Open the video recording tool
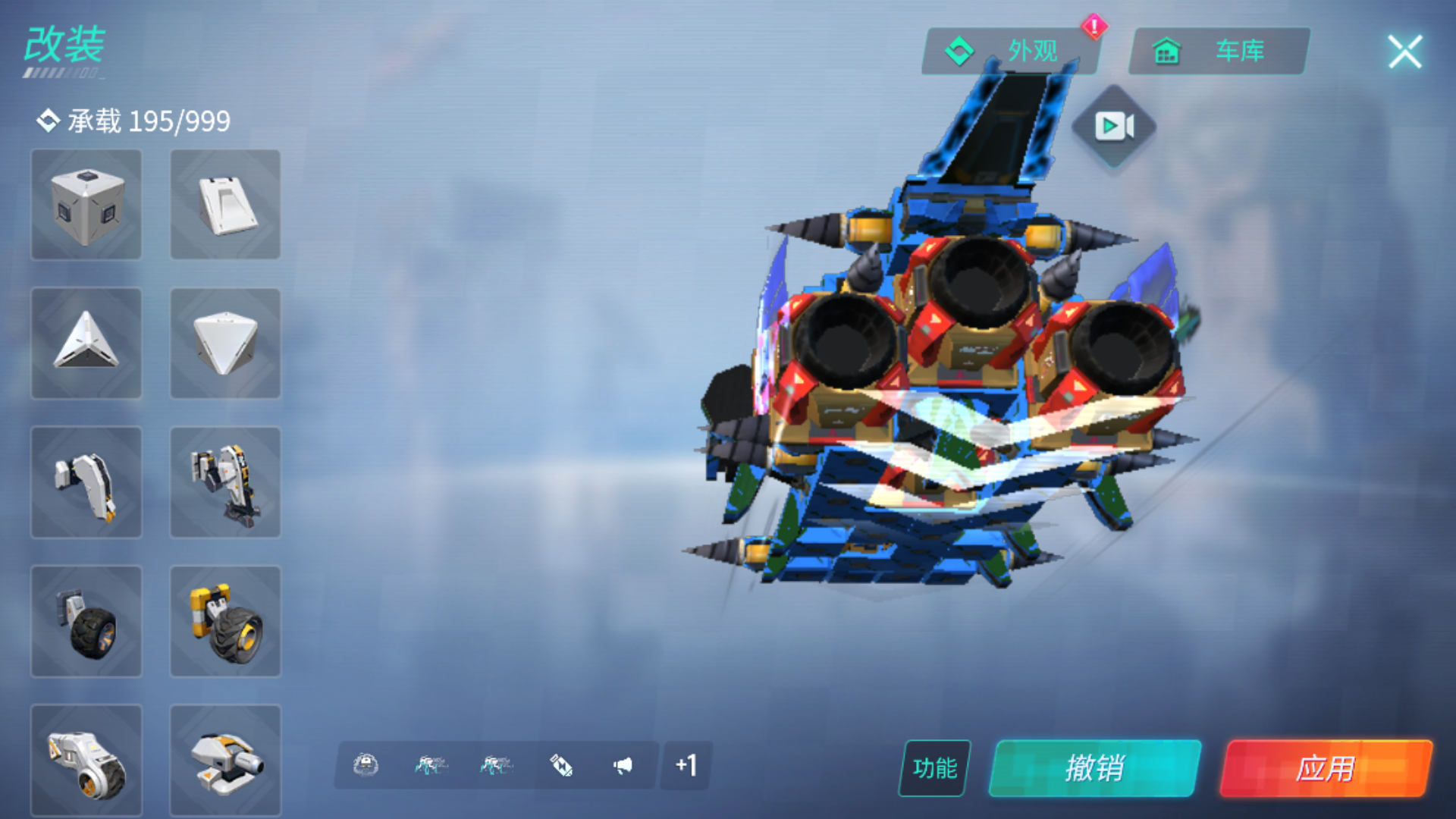 [1113, 125]
